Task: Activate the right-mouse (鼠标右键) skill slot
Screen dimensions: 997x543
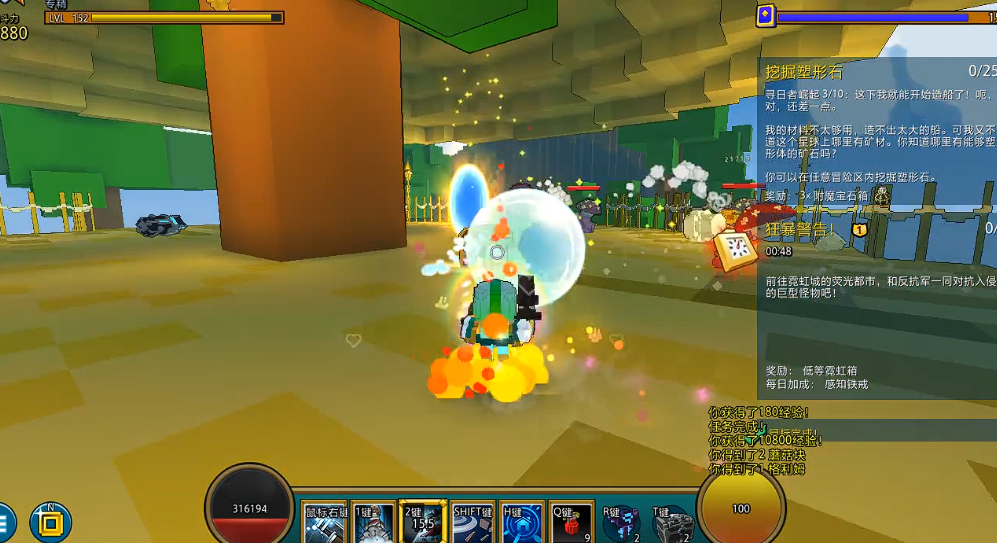Action: (326, 523)
